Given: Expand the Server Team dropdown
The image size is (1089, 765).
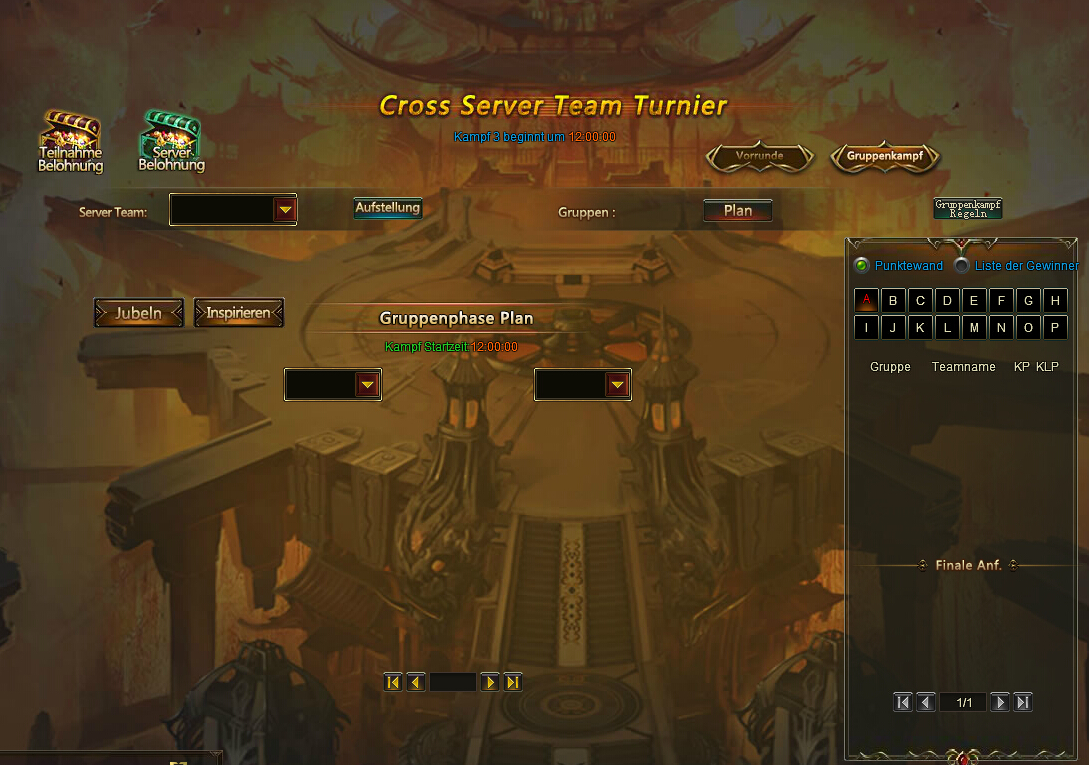Looking at the screenshot, I should pyautogui.click(x=285, y=210).
